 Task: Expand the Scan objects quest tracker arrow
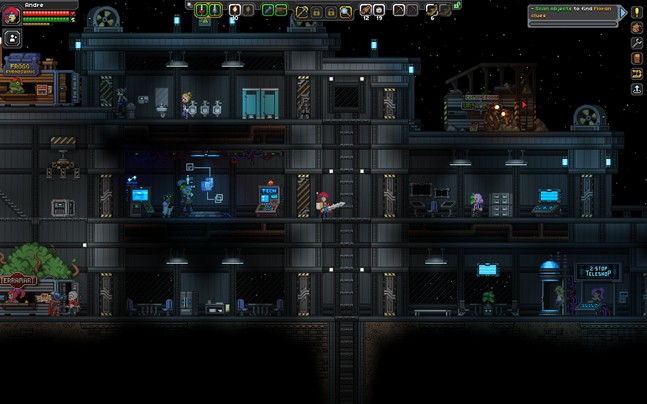(623, 12)
